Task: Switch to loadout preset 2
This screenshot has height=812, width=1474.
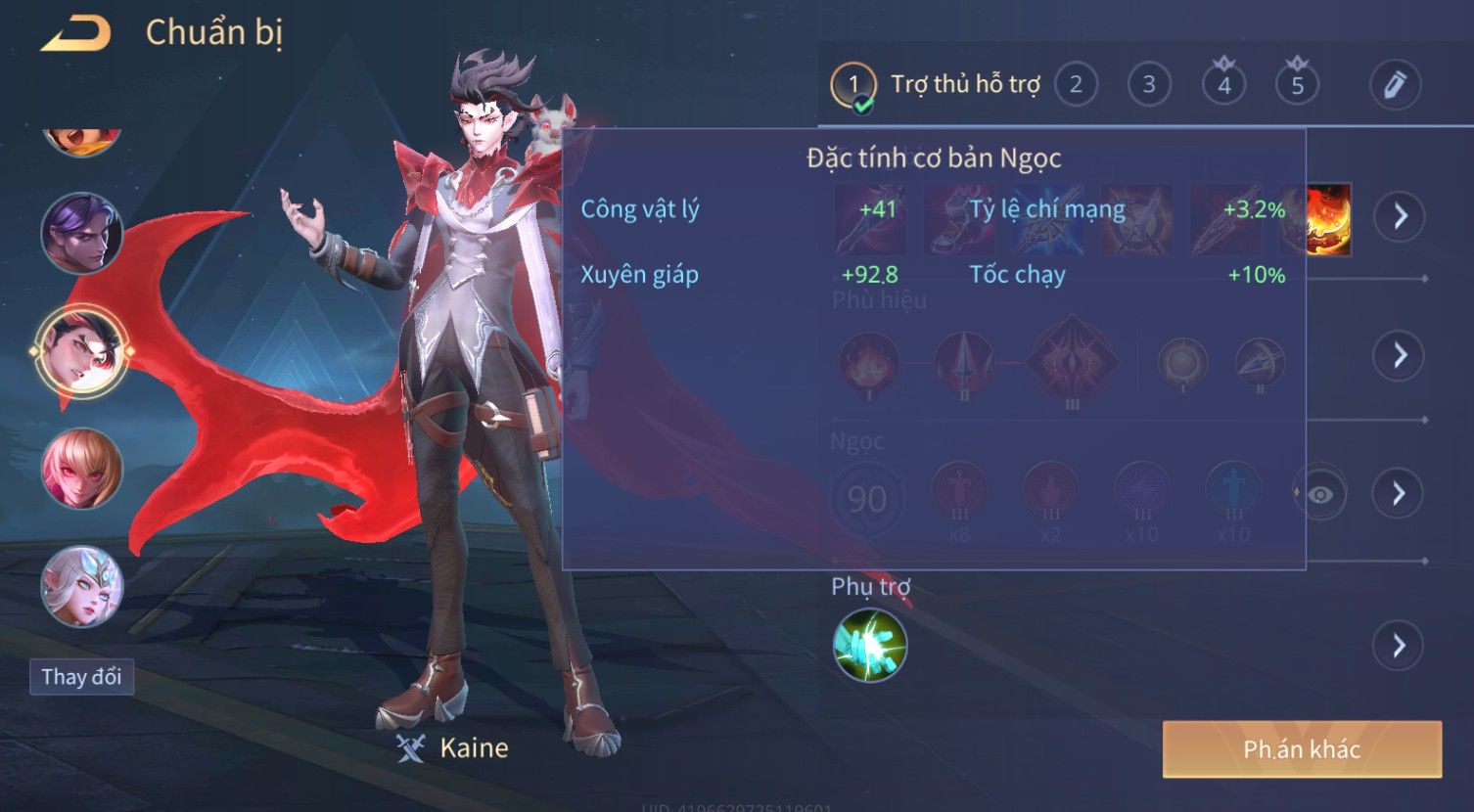Action: click(1076, 85)
